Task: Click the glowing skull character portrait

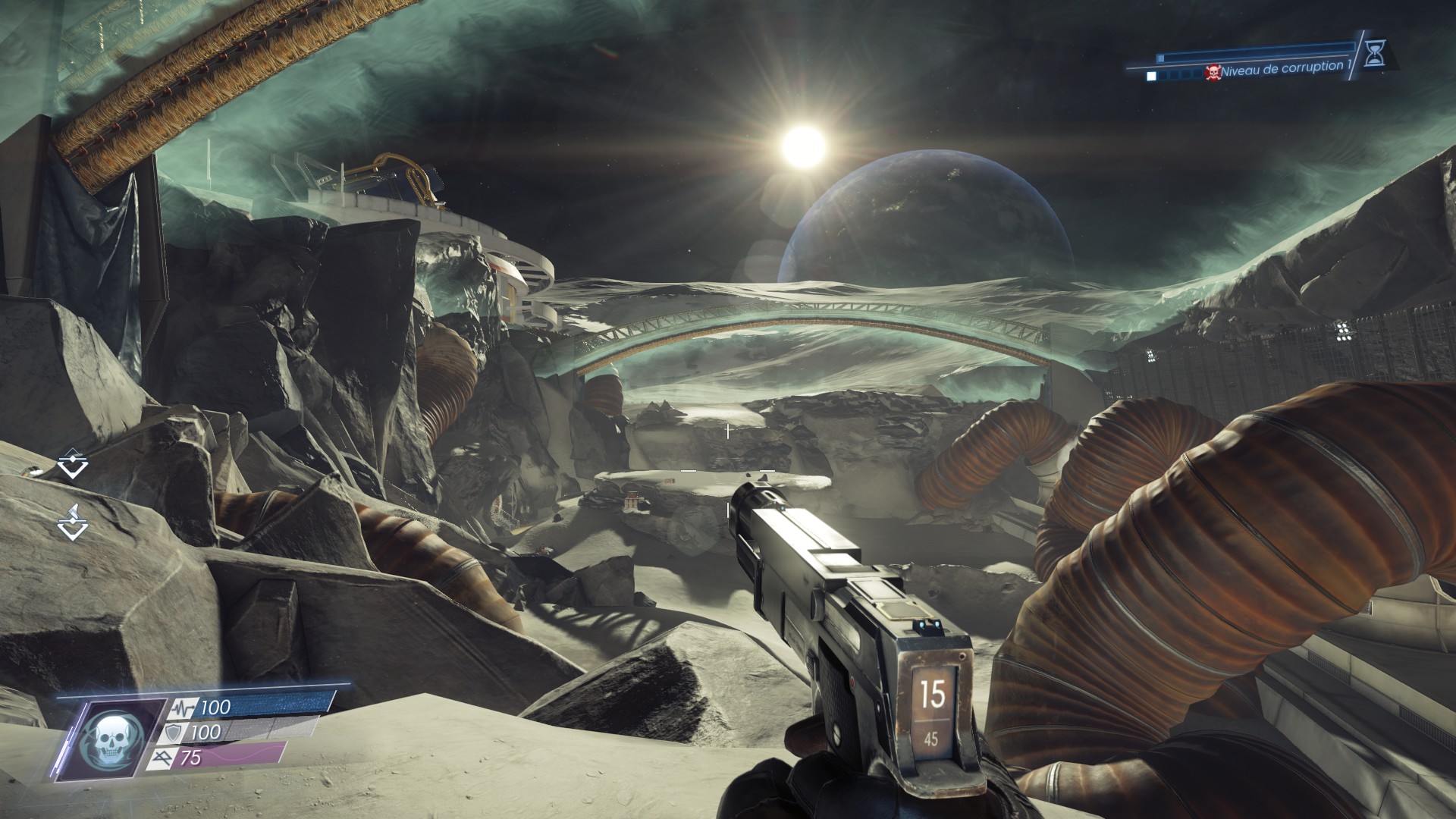Action: click(x=111, y=740)
